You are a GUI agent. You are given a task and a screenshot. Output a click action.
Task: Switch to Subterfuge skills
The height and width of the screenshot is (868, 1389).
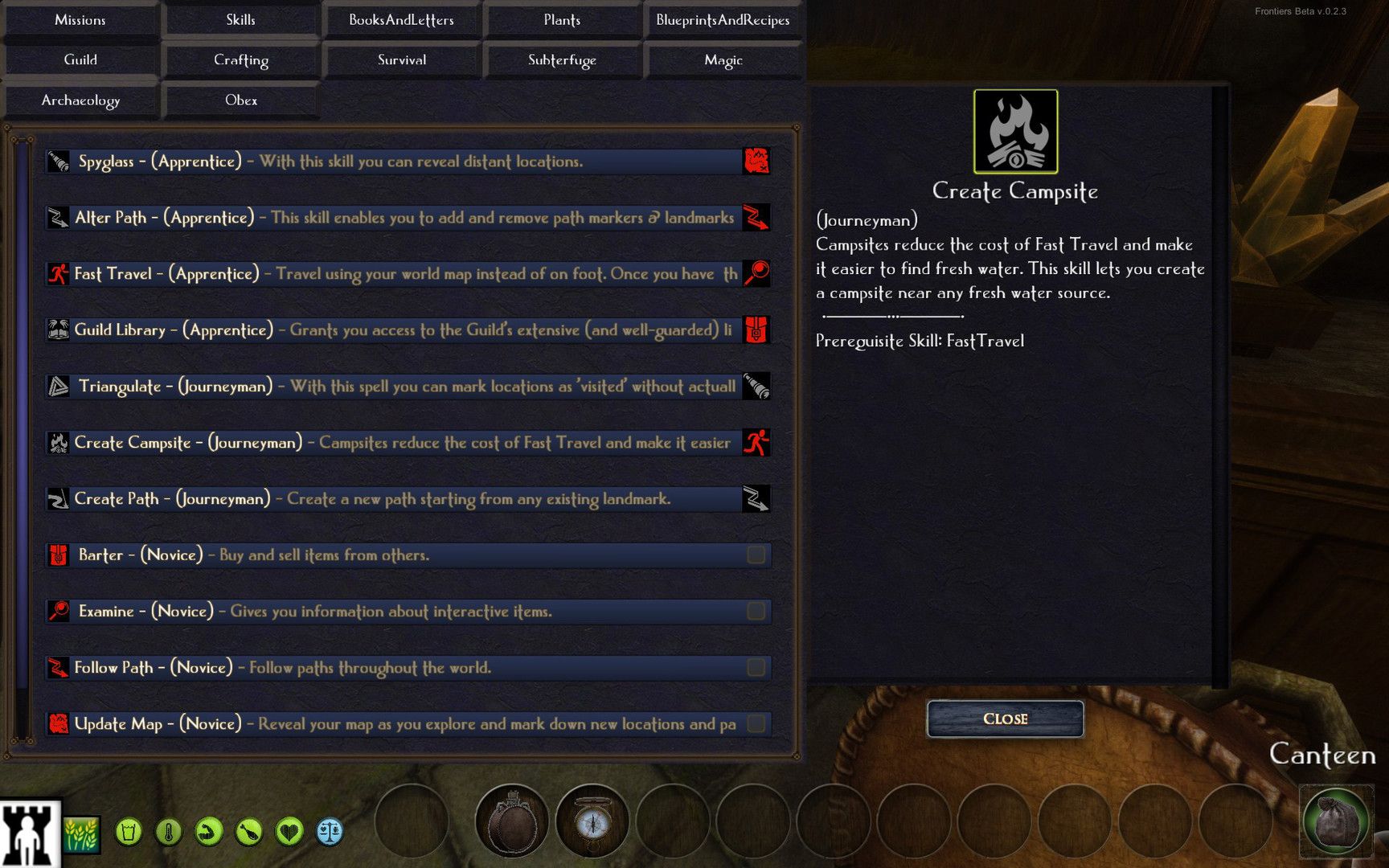tap(562, 60)
